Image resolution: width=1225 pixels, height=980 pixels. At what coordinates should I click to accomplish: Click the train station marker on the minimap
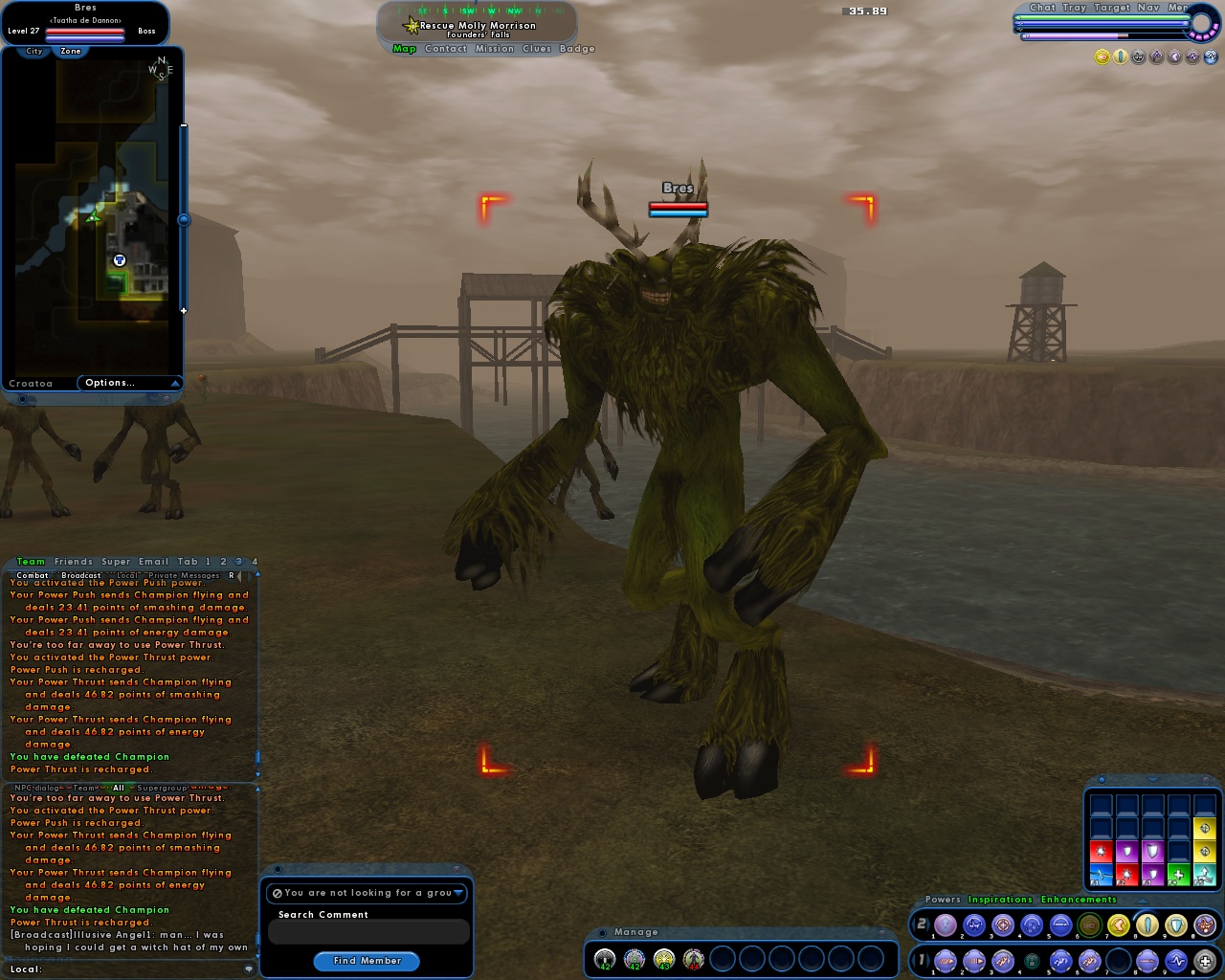[119, 259]
